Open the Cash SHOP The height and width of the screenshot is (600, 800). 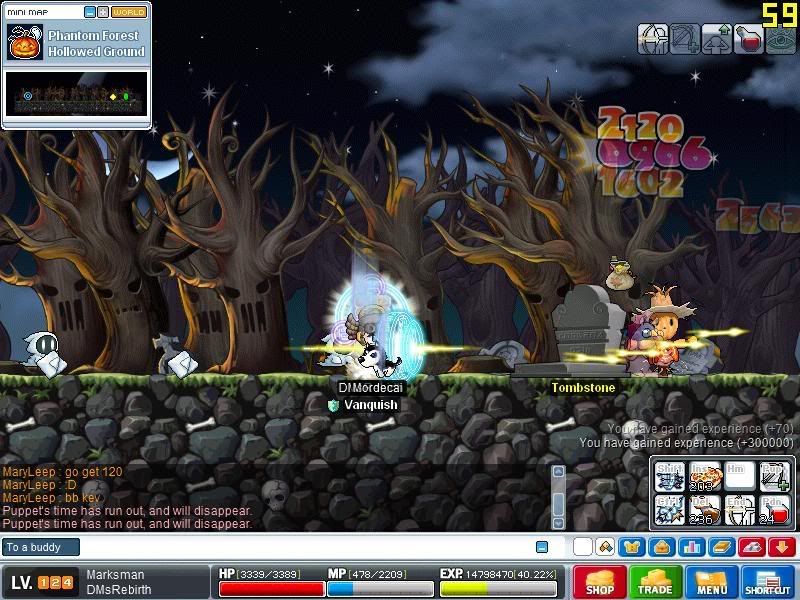600,582
